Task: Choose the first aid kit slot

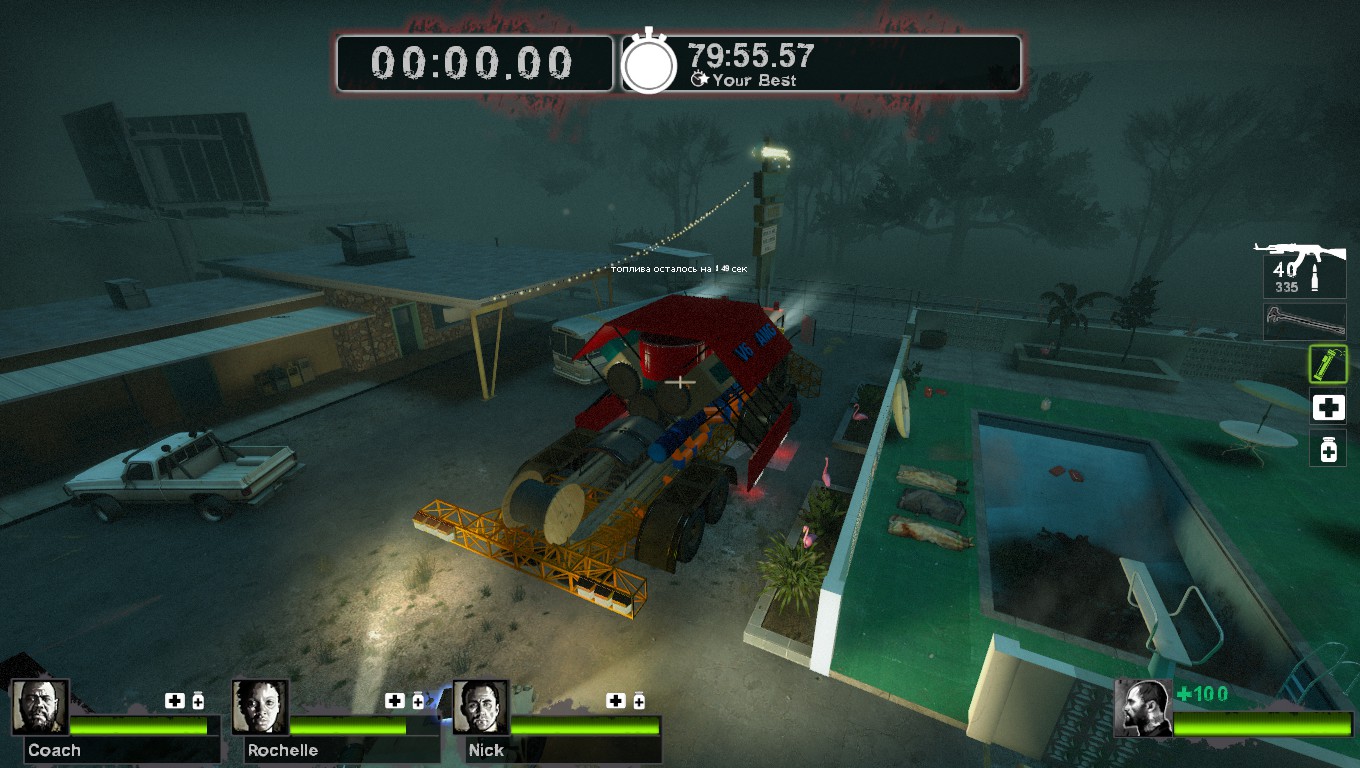Action: click(x=1328, y=407)
